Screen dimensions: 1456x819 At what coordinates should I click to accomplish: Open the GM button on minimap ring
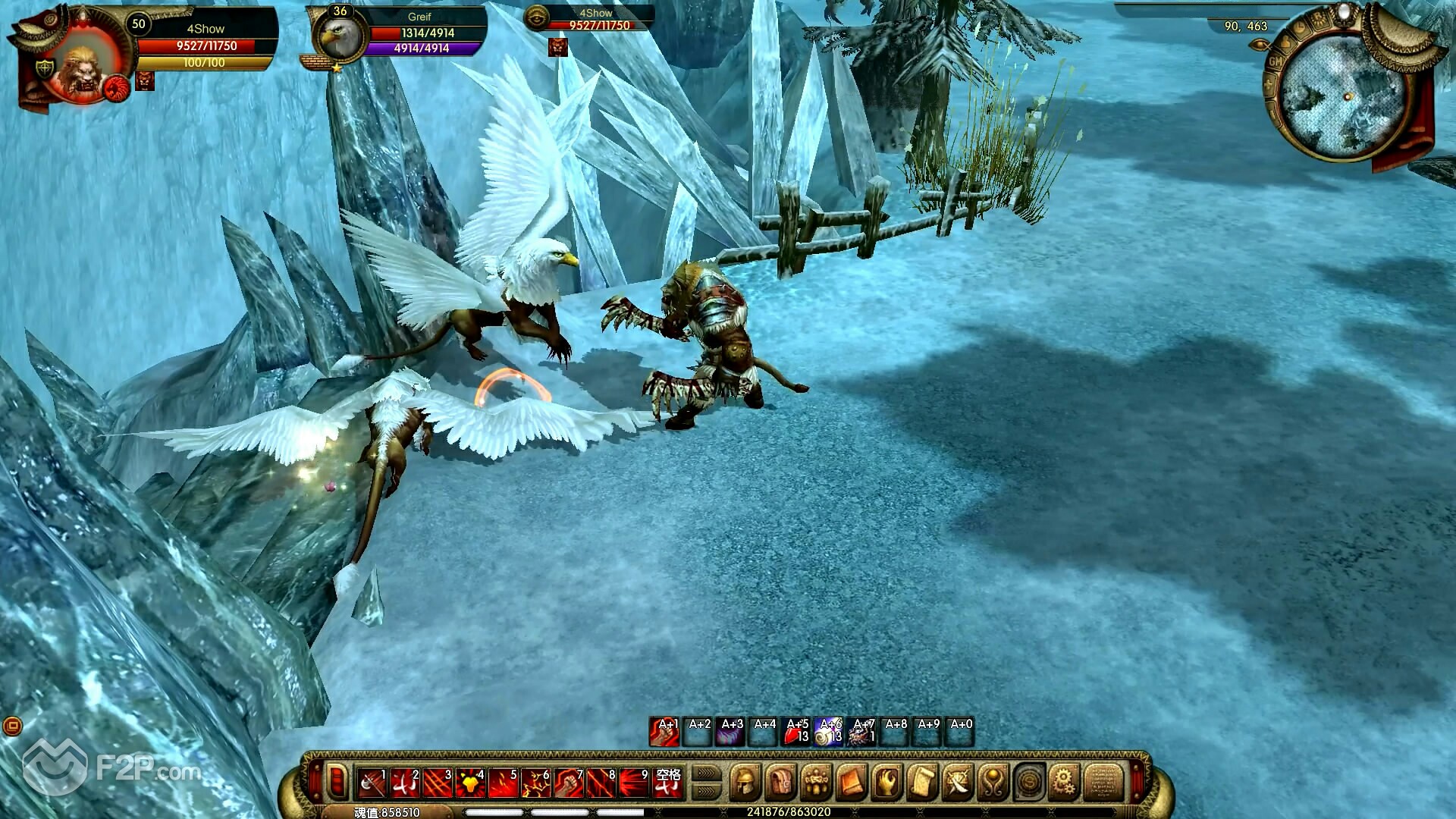pos(1276,61)
